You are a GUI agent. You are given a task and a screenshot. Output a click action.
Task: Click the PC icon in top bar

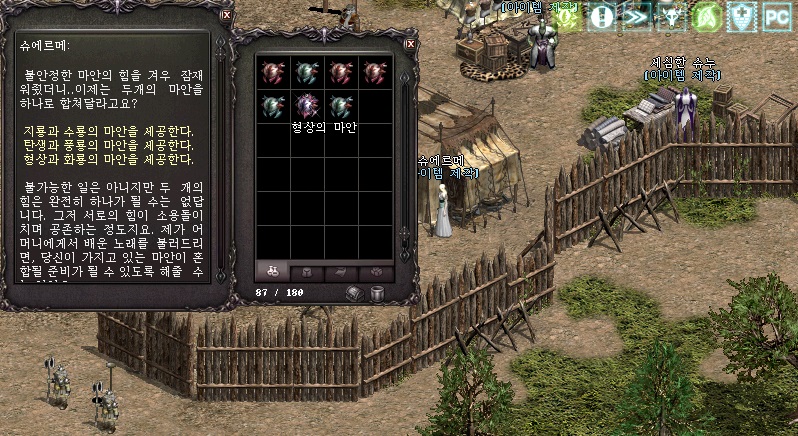(x=776, y=16)
